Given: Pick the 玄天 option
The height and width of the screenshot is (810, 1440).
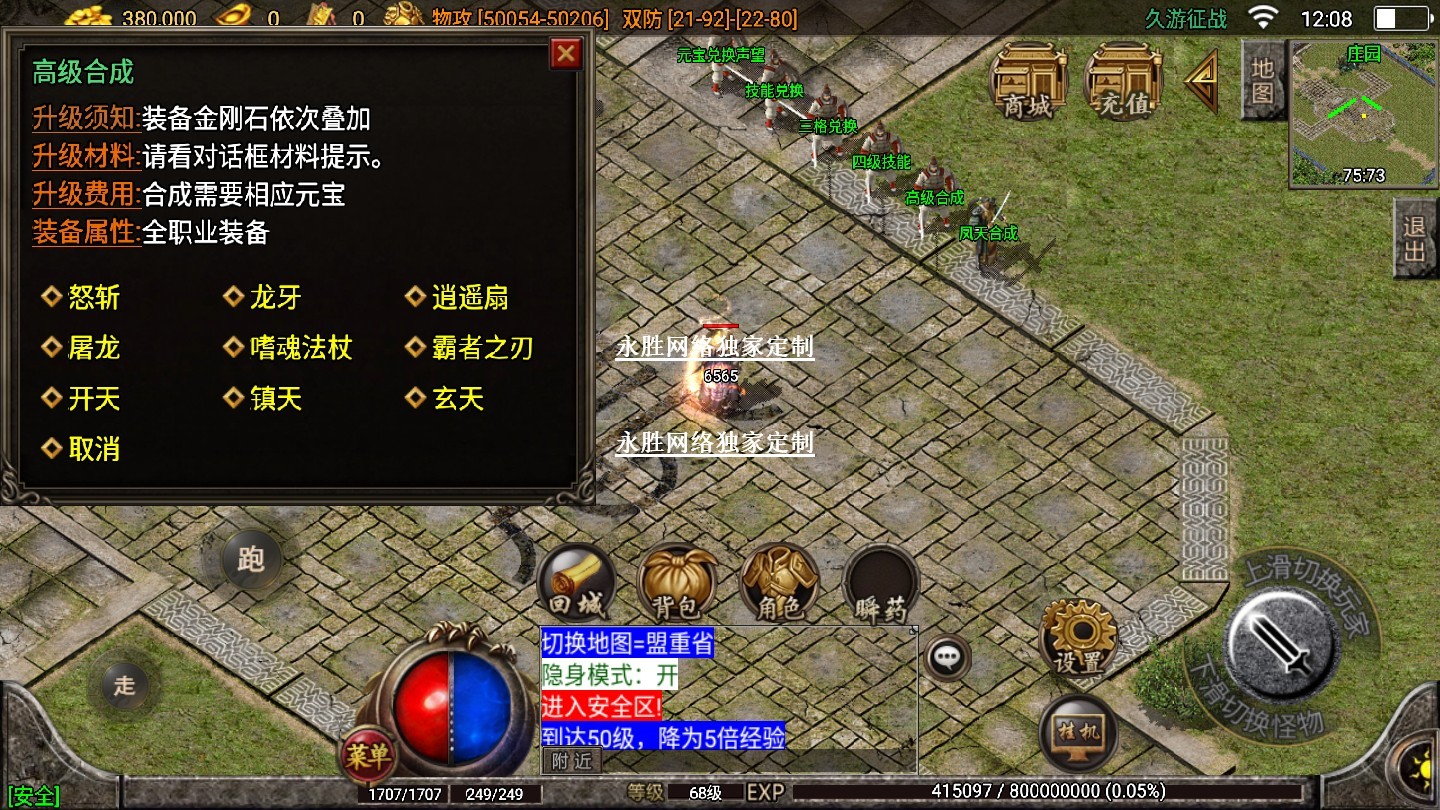Looking at the screenshot, I should (458, 399).
